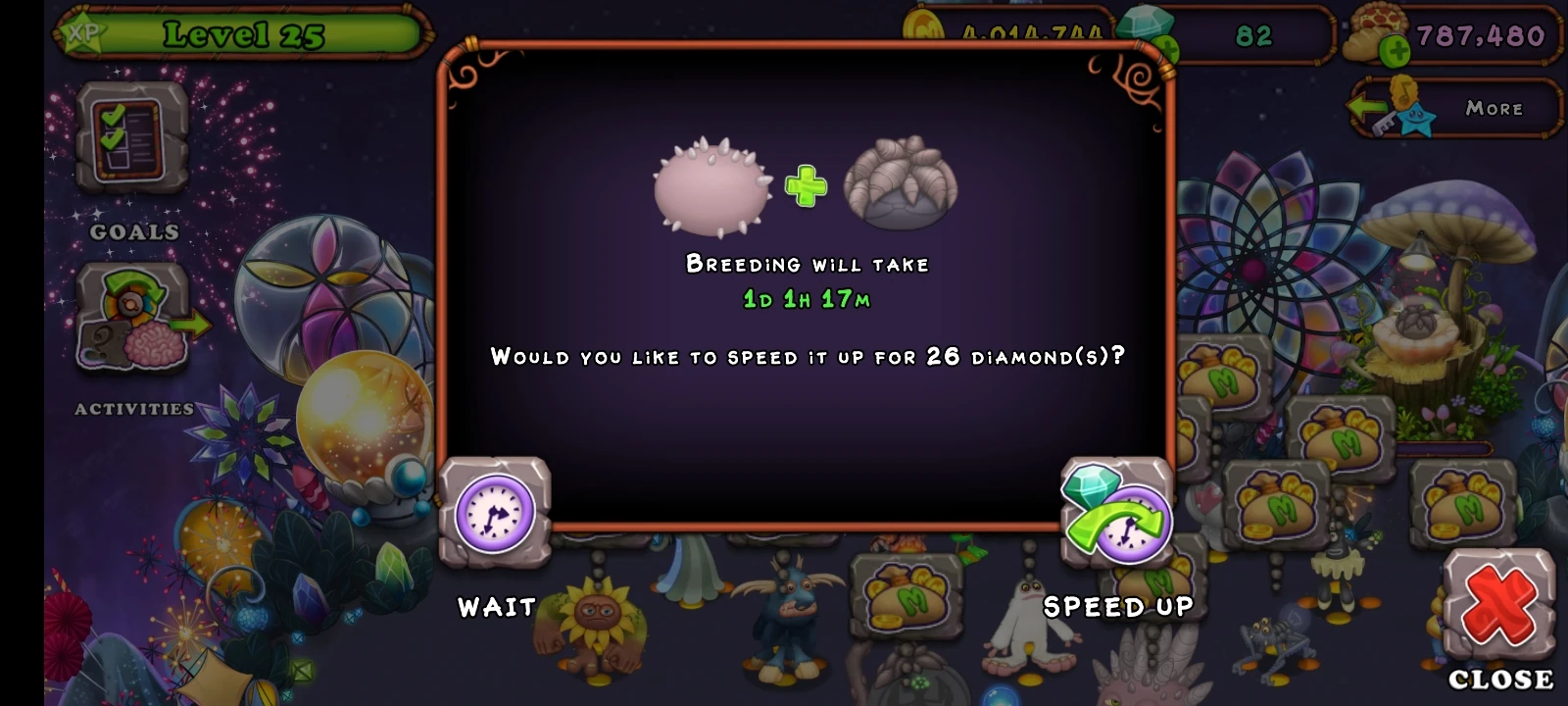This screenshot has height=706, width=1568.
Task: Tap the diamond counter showing 82
Action: tap(1254, 37)
